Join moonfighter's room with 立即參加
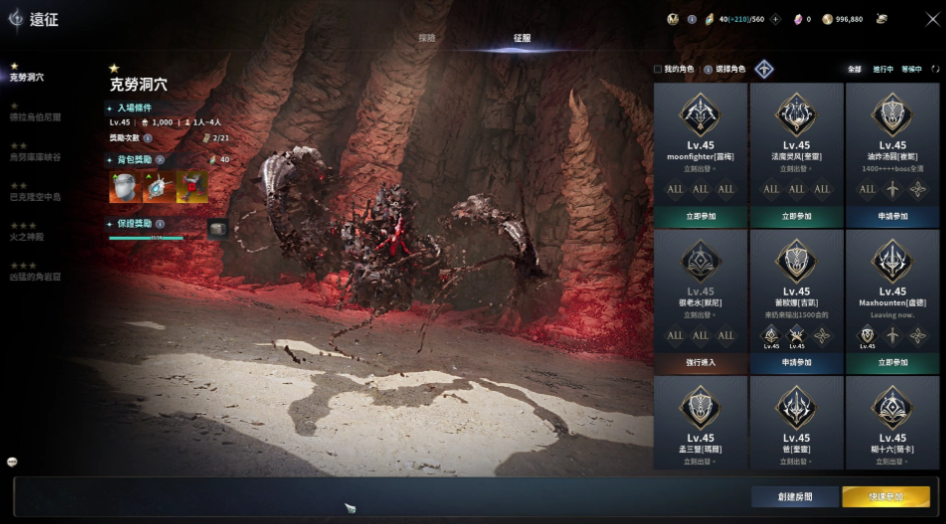Image resolution: width=946 pixels, height=524 pixels. pyautogui.click(x=700, y=216)
